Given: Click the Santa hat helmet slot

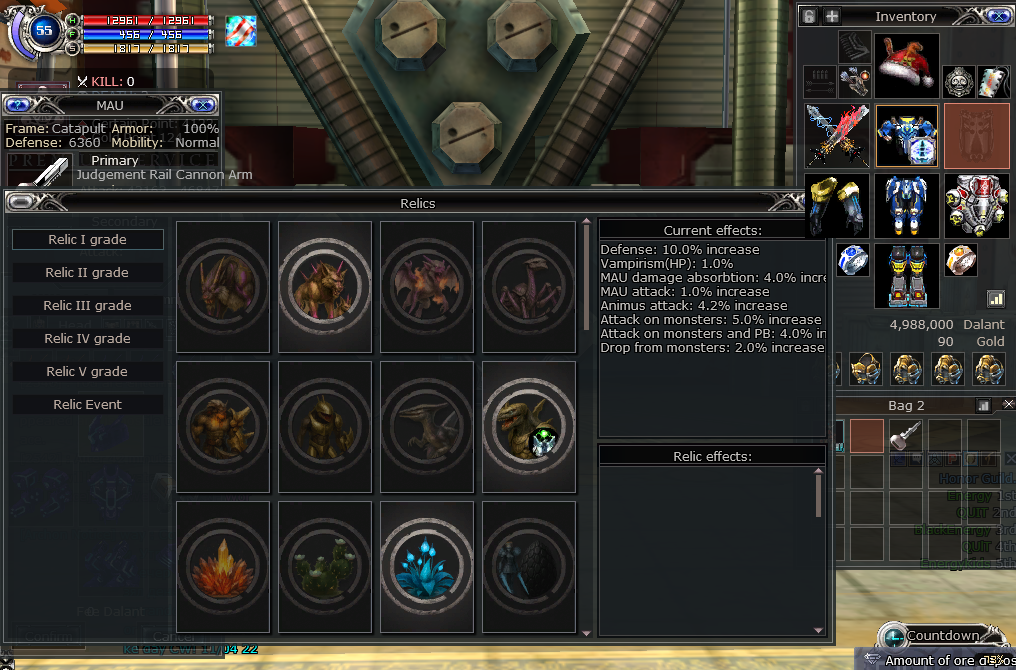Looking at the screenshot, I should coord(907,65).
